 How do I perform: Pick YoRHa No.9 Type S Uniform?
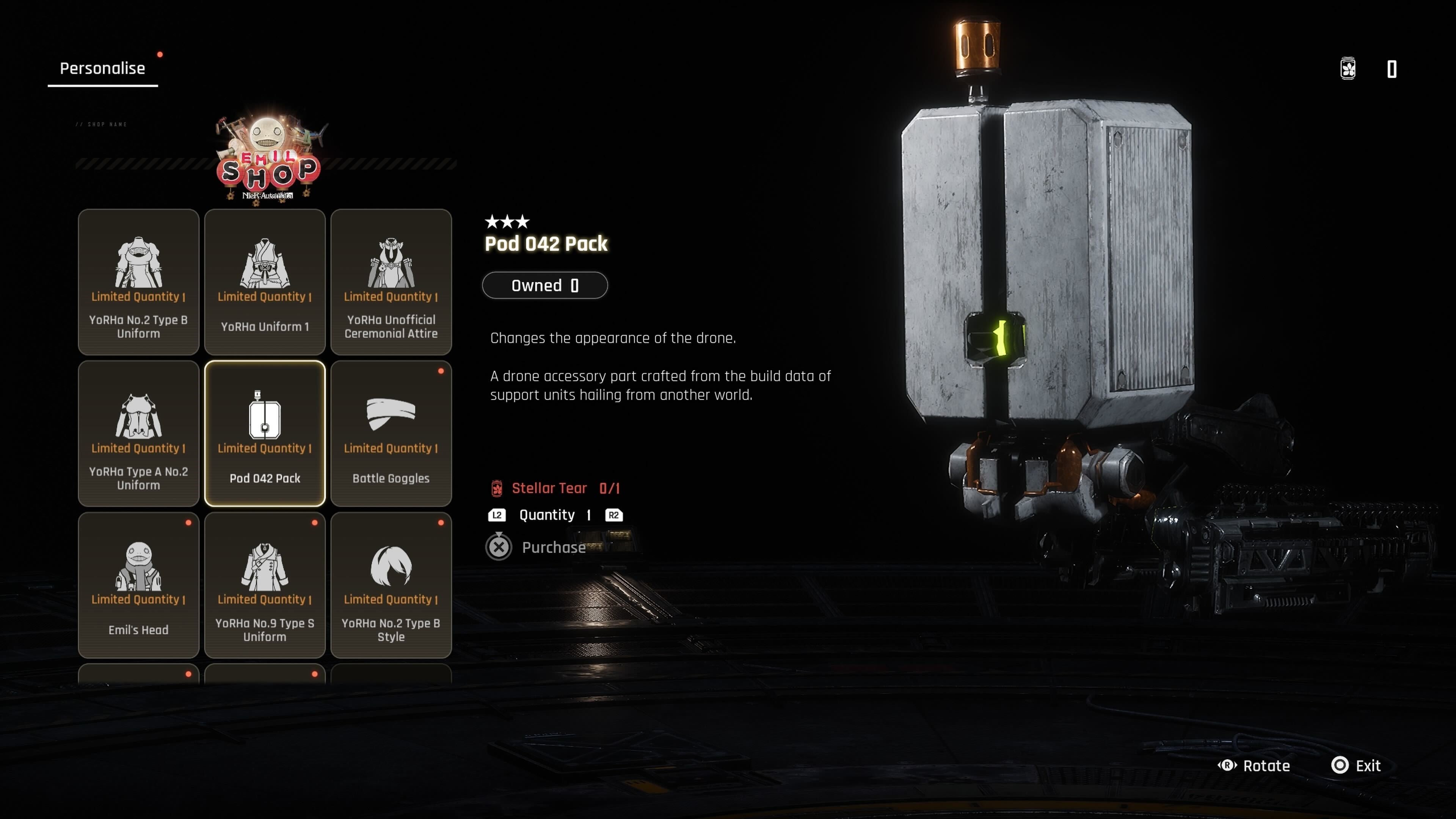coord(265,584)
